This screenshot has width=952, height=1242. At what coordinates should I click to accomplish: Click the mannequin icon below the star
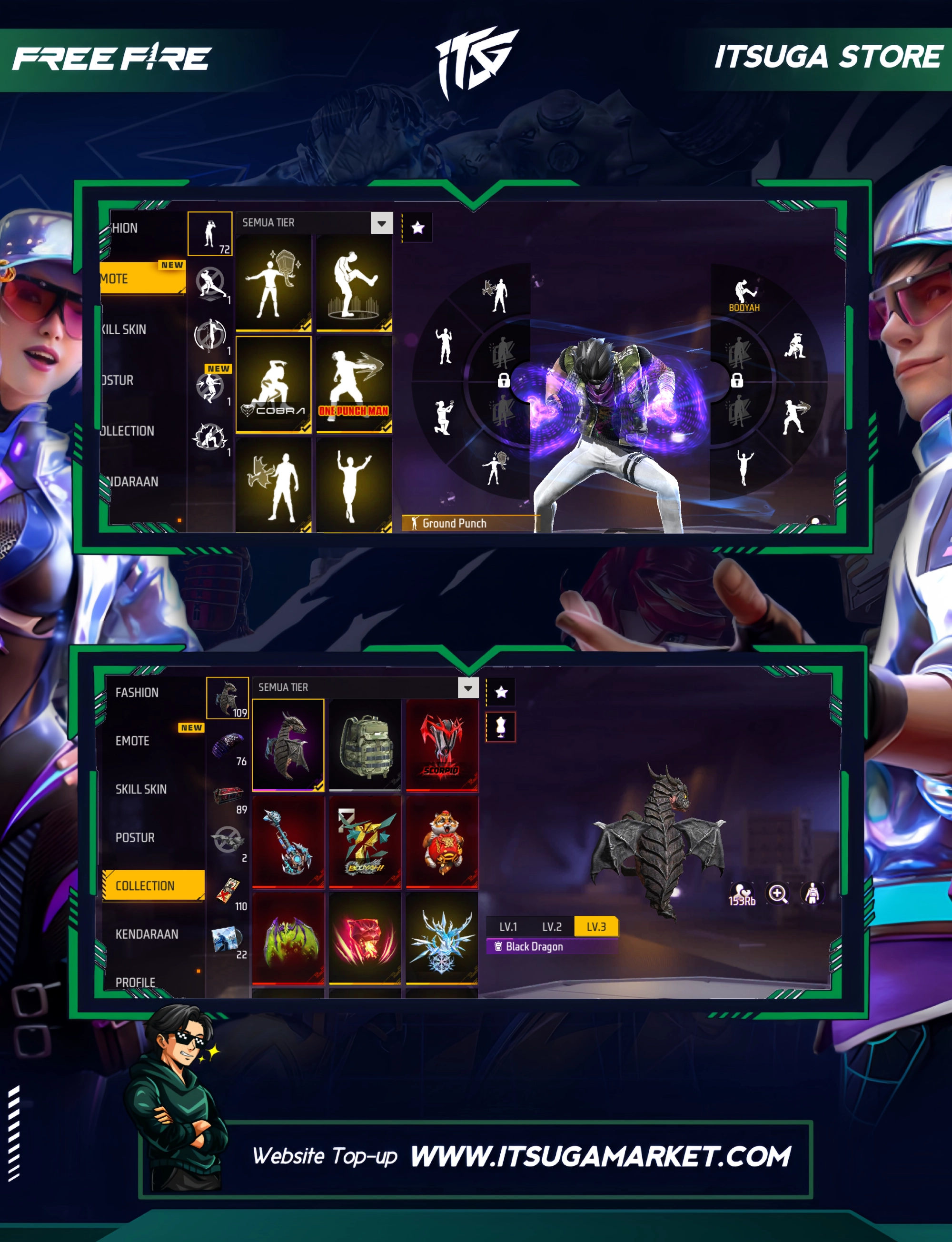[x=501, y=726]
